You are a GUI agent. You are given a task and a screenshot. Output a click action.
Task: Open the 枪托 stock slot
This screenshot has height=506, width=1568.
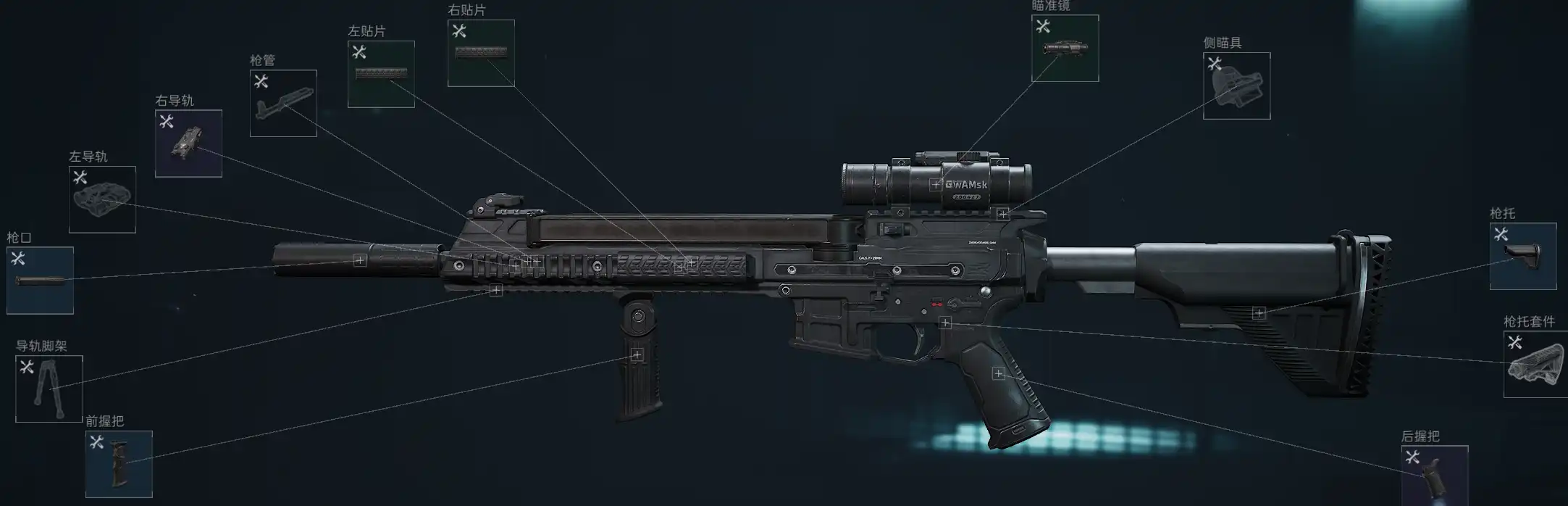(1522, 256)
